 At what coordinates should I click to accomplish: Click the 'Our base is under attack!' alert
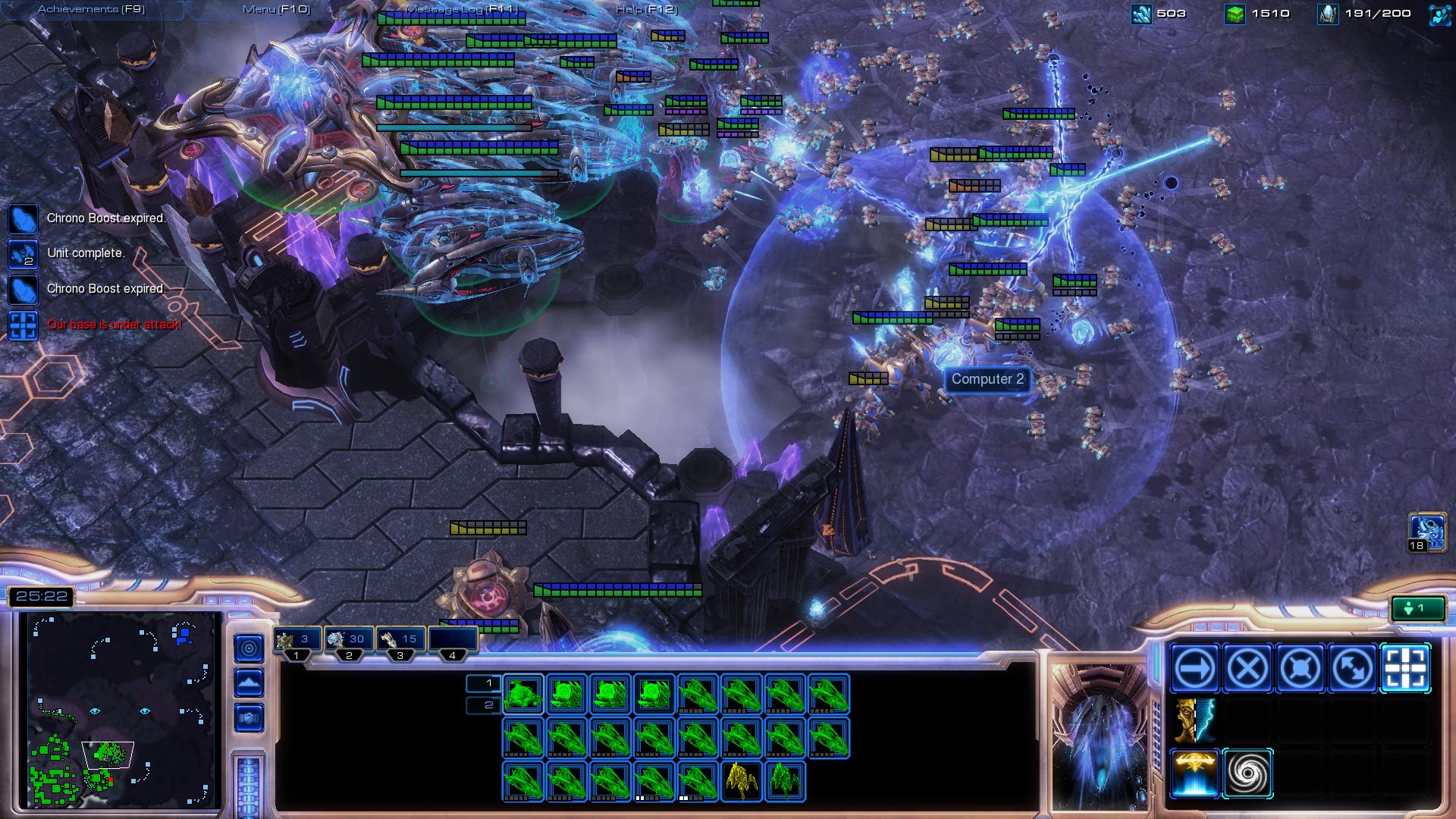[114, 323]
